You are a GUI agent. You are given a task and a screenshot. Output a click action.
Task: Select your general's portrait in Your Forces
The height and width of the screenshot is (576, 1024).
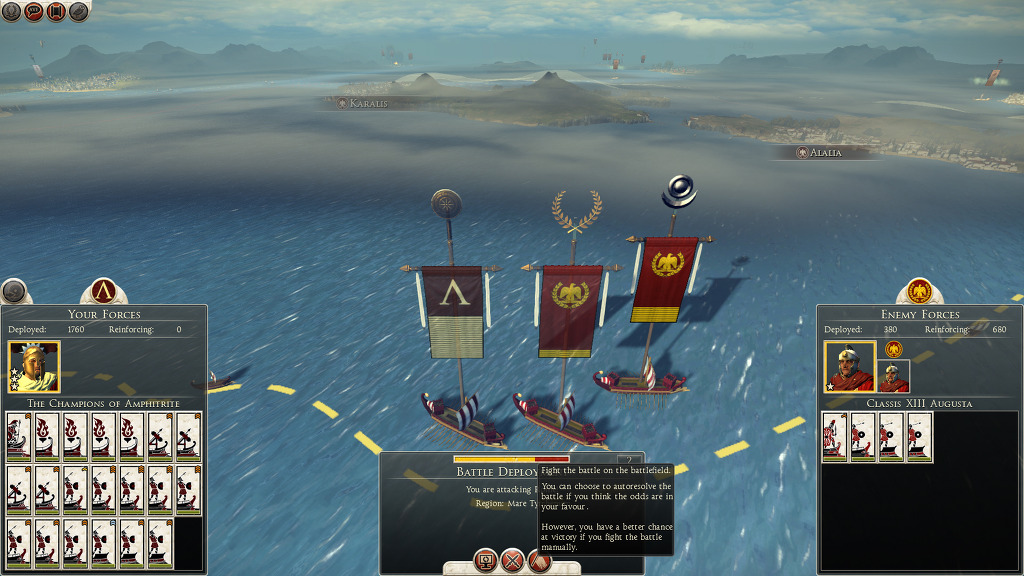click(x=34, y=367)
